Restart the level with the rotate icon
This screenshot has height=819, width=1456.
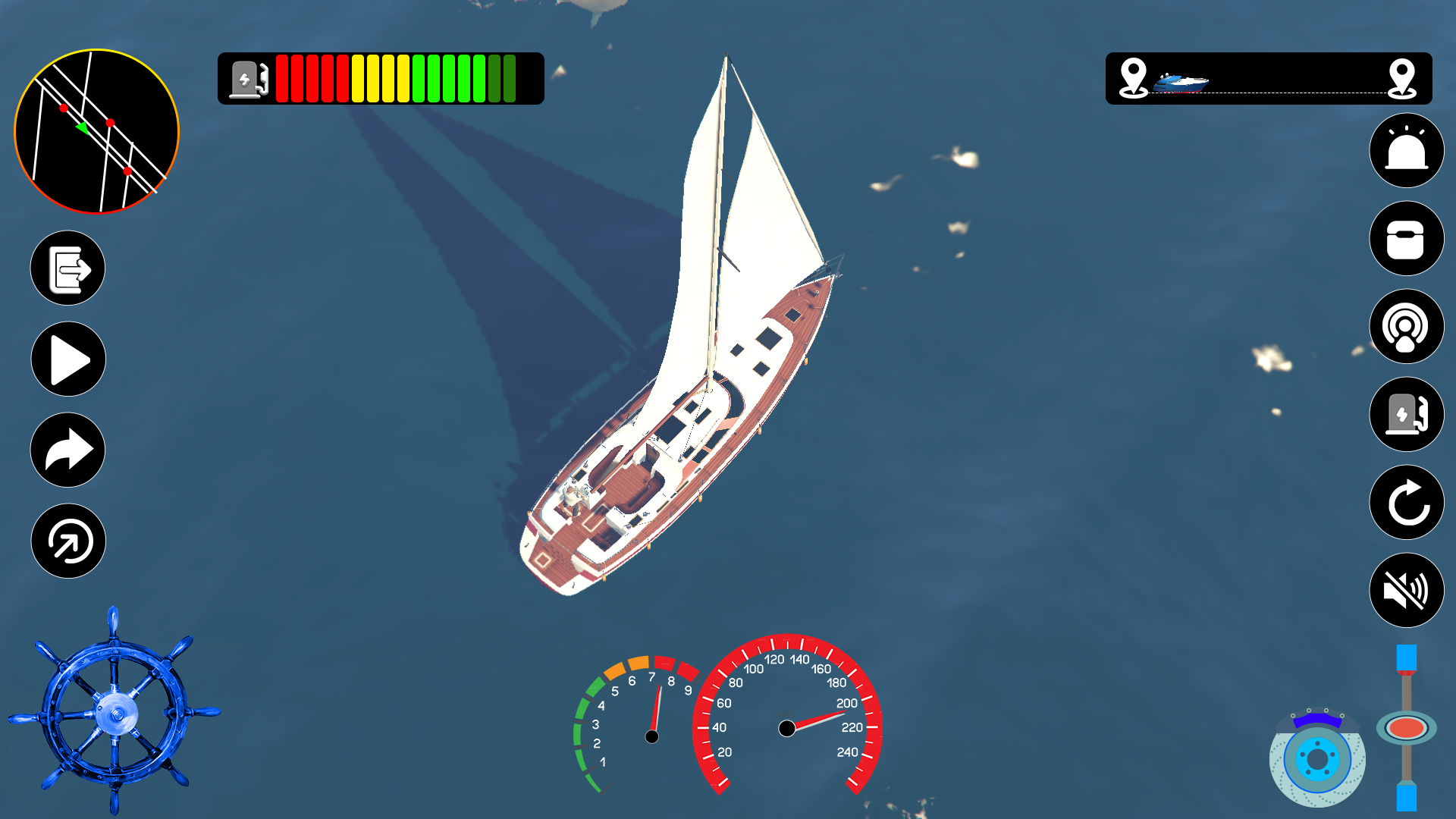click(1405, 503)
